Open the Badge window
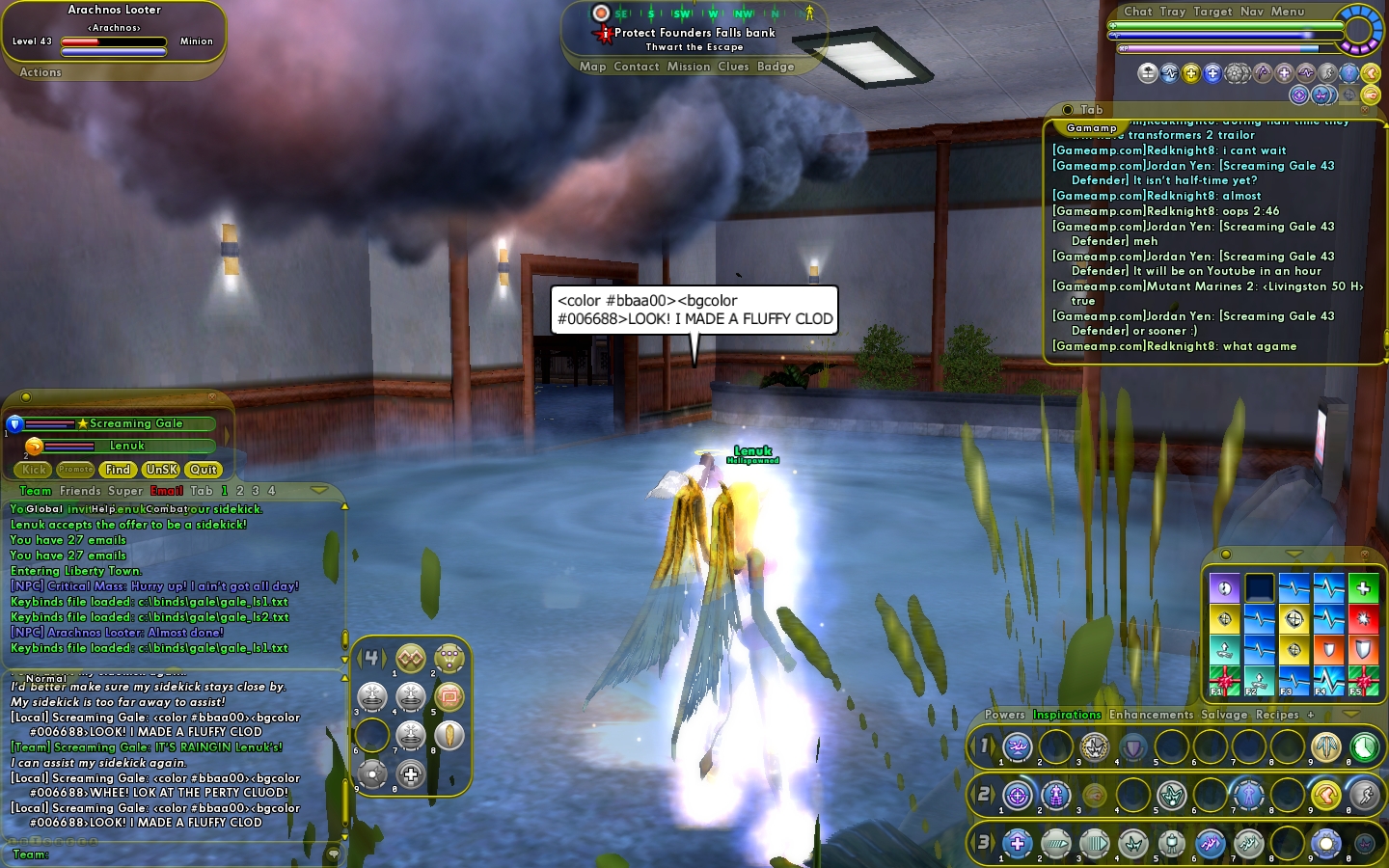Viewport: 1389px width, 868px height. 776,67
